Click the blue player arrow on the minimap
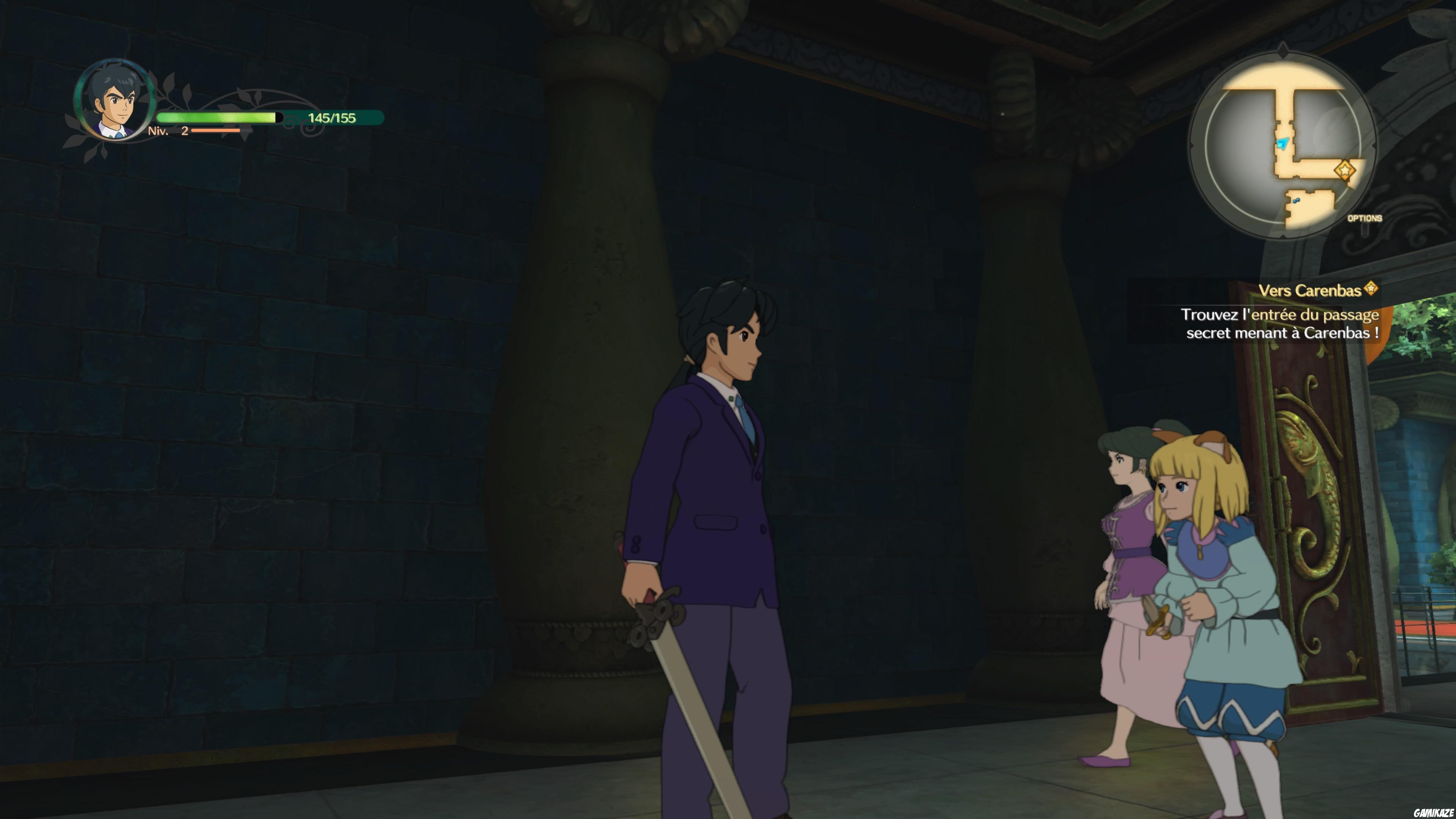Image resolution: width=1456 pixels, height=819 pixels. 1282,143
